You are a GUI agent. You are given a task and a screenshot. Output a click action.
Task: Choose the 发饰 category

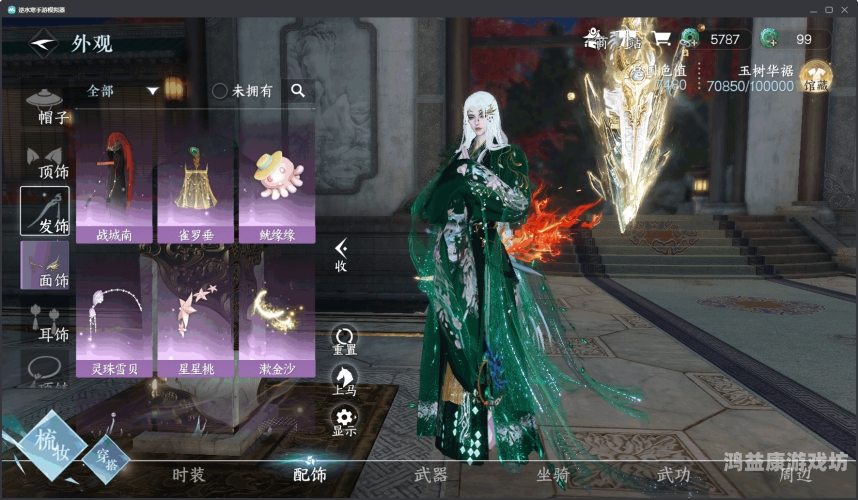46,212
